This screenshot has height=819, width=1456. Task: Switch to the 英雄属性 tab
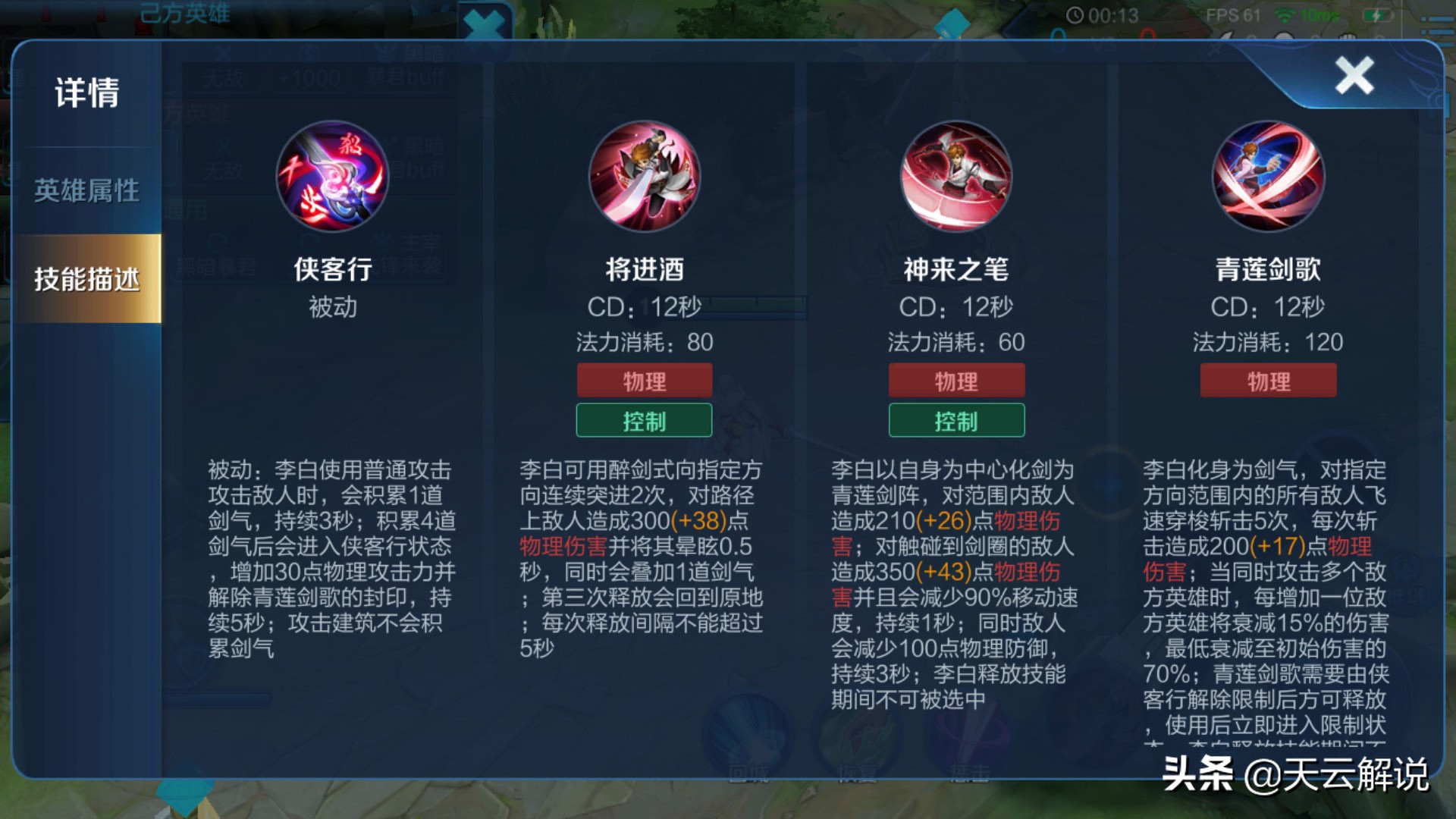[86, 192]
